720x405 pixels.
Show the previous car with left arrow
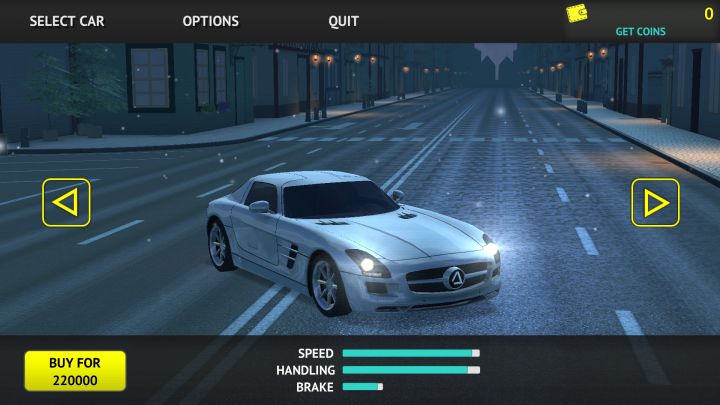[66, 202]
